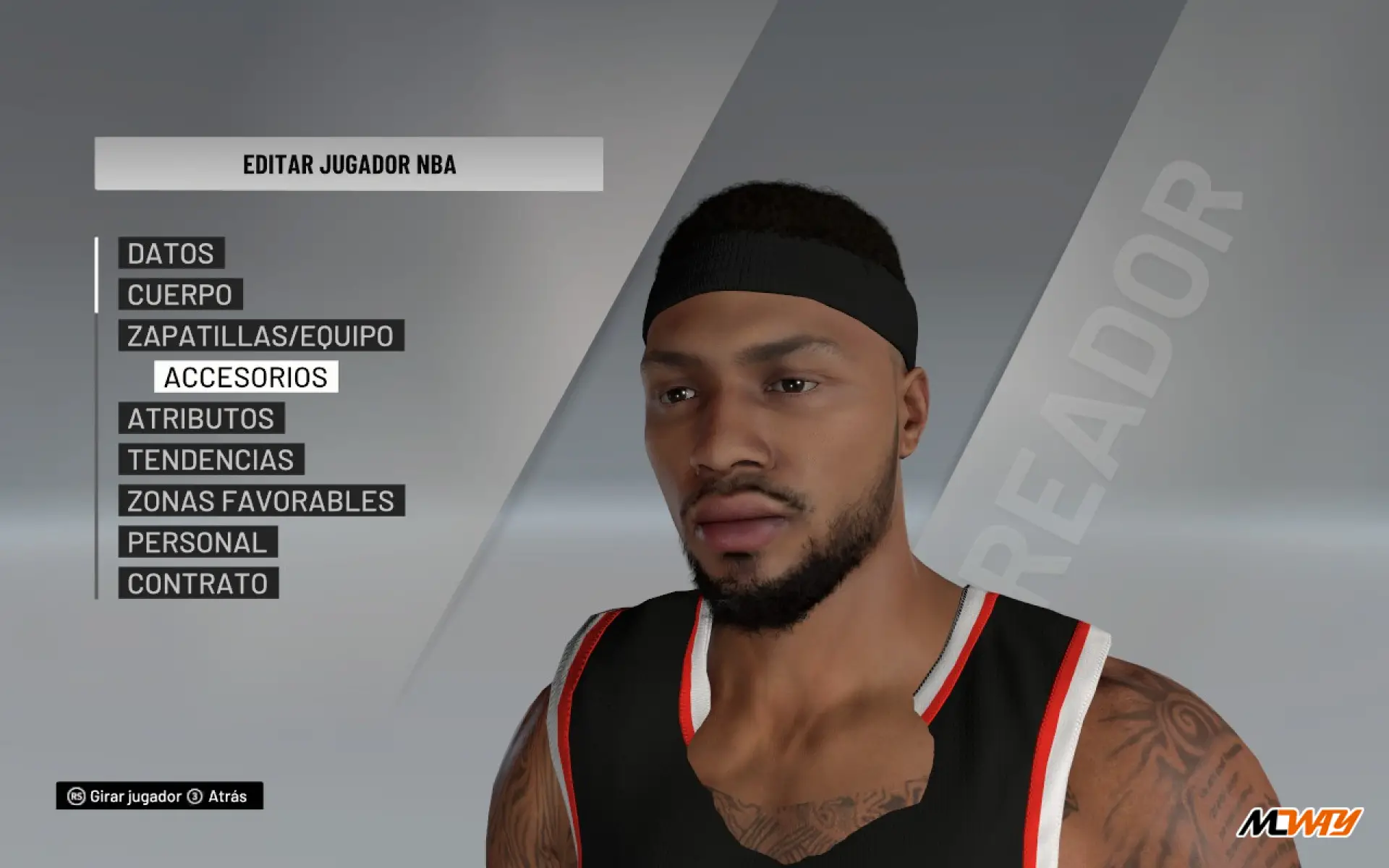This screenshot has width=1389, height=868.
Task: Choose the highlighted ACCESORIOS entry
Action: click(x=246, y=377)
